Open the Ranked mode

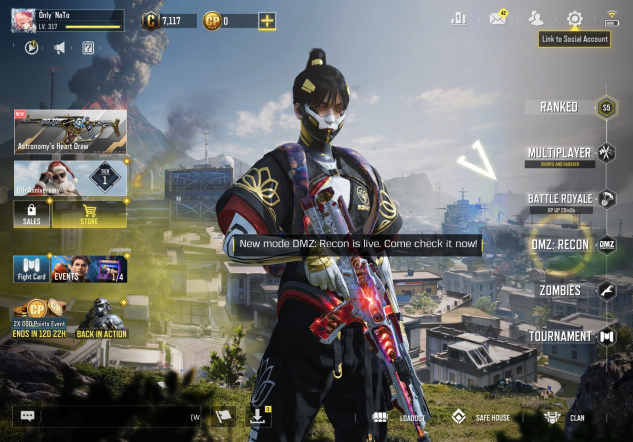[x=560, y=107]
